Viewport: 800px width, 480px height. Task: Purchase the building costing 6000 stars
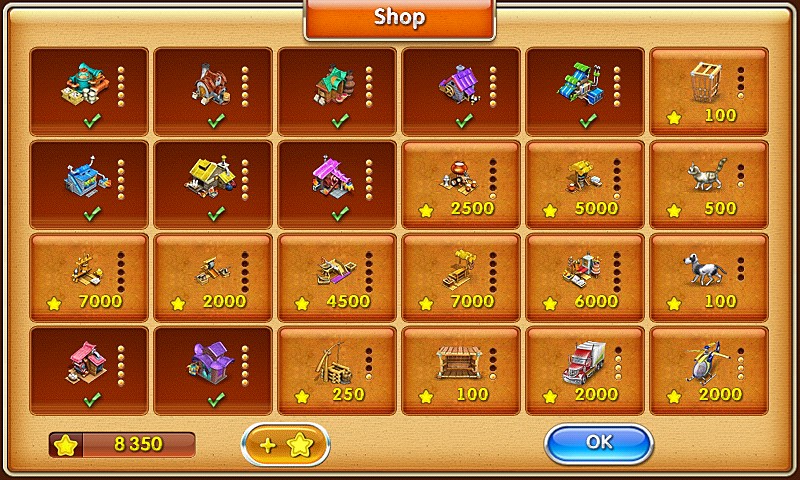(x=584, y=277)
